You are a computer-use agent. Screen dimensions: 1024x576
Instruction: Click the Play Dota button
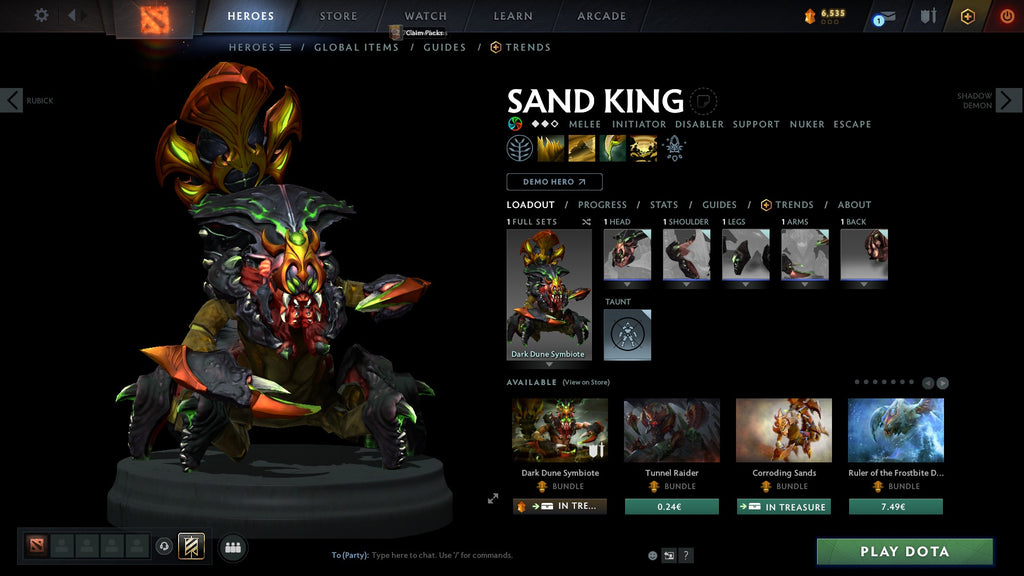[905, 552]
